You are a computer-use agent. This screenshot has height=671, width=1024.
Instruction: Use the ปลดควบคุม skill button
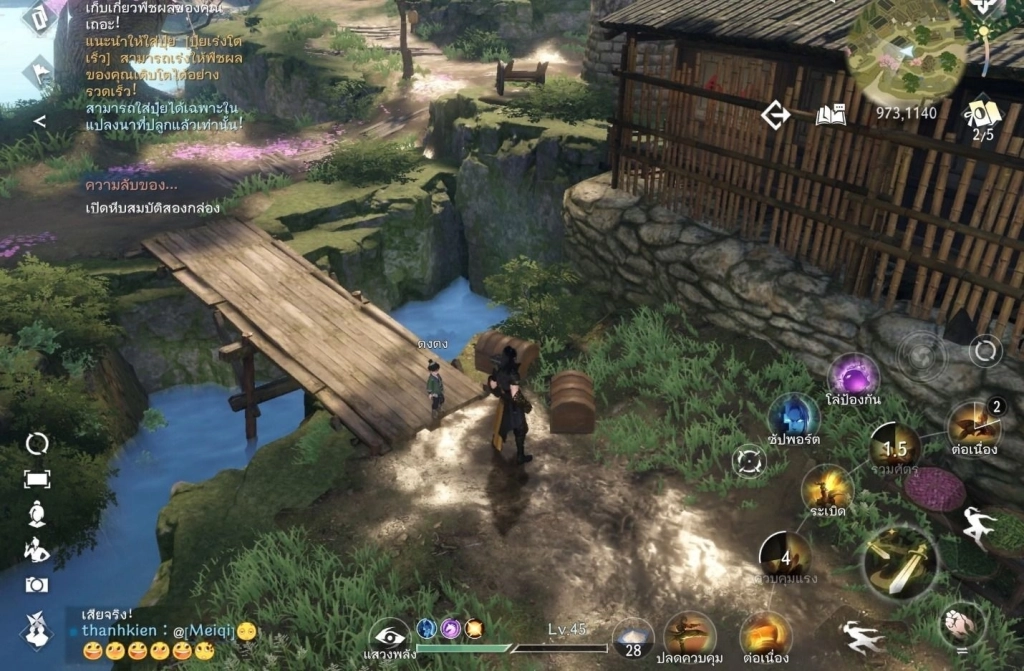point(689,634)
